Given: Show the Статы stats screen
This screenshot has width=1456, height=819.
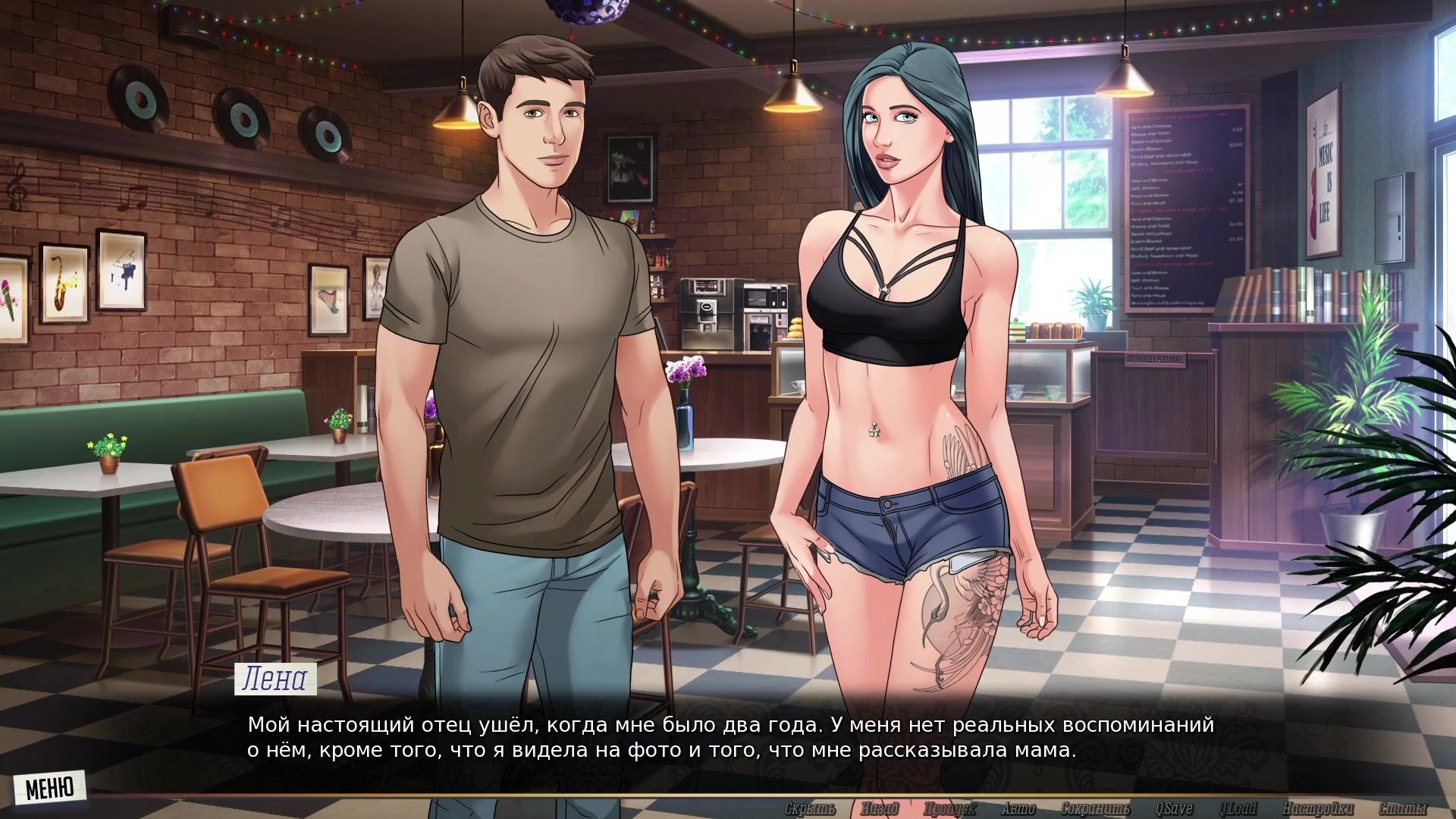Looking at the screenshot, I should [x=1402, y=808].
